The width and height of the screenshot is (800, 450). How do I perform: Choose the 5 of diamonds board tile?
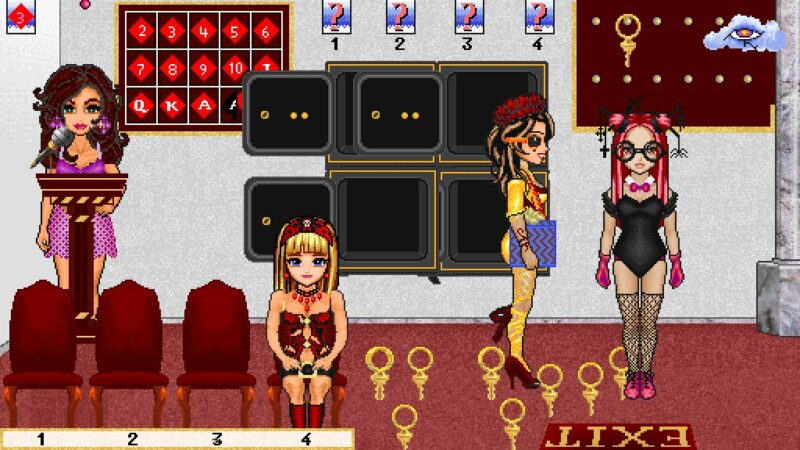click(235, 30)
